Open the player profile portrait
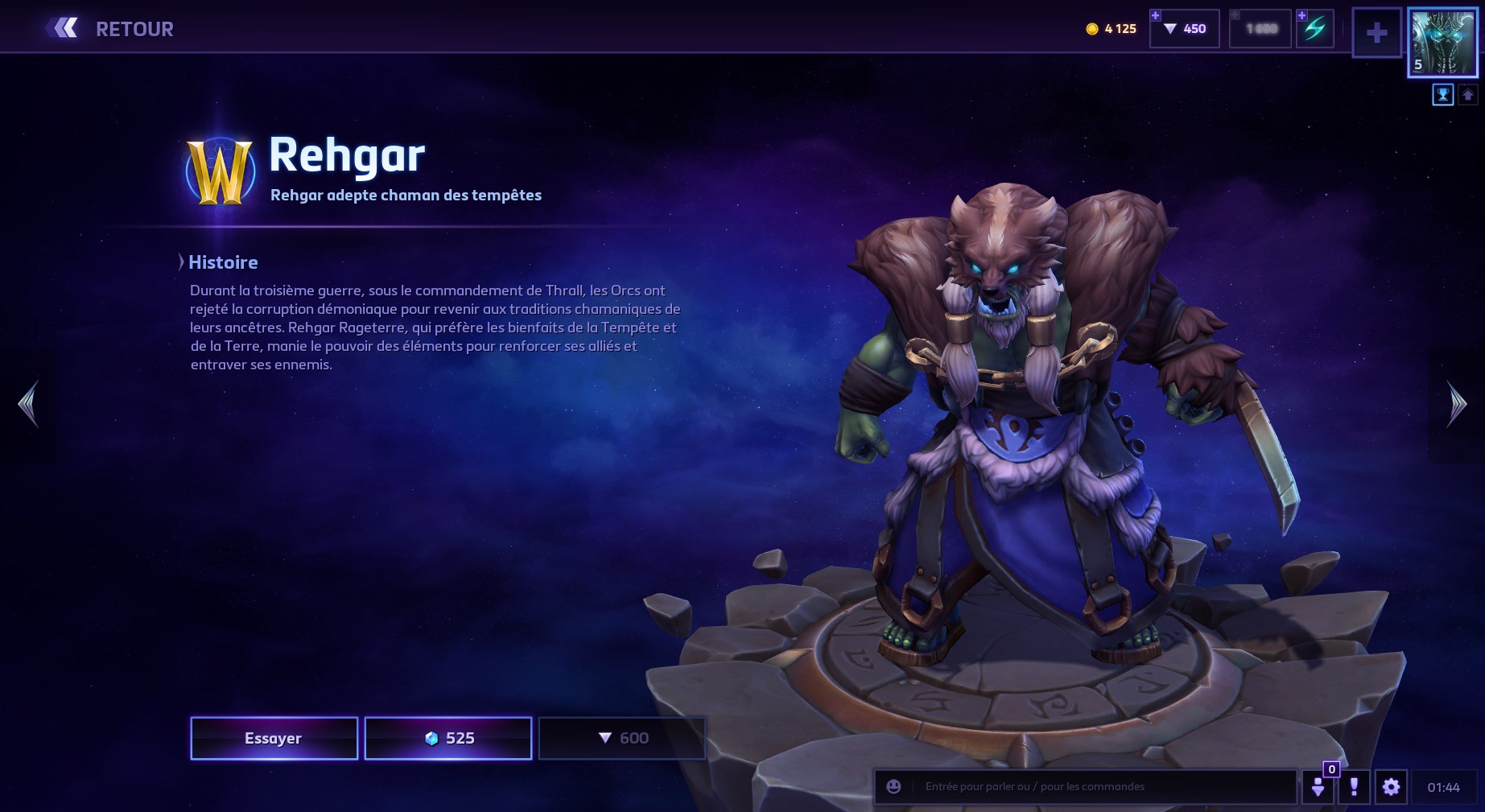 1442,43
